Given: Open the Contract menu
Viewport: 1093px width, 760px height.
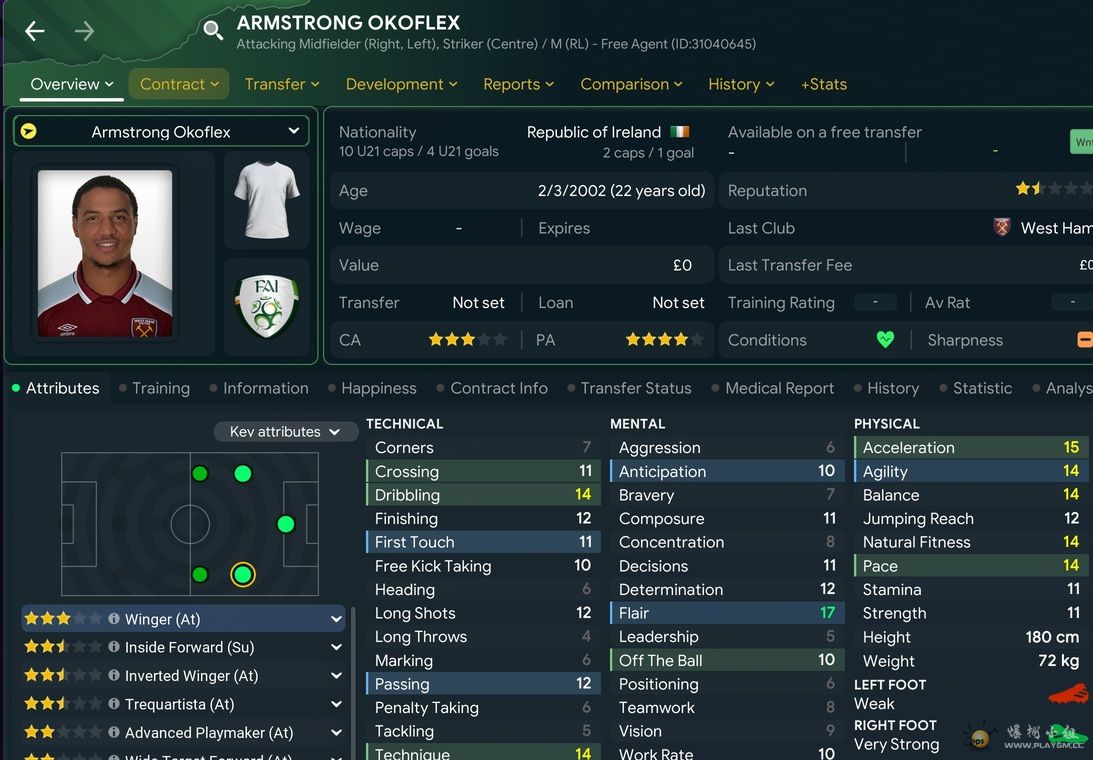Looking at the screenshot, I should click(x=179, y=84).
